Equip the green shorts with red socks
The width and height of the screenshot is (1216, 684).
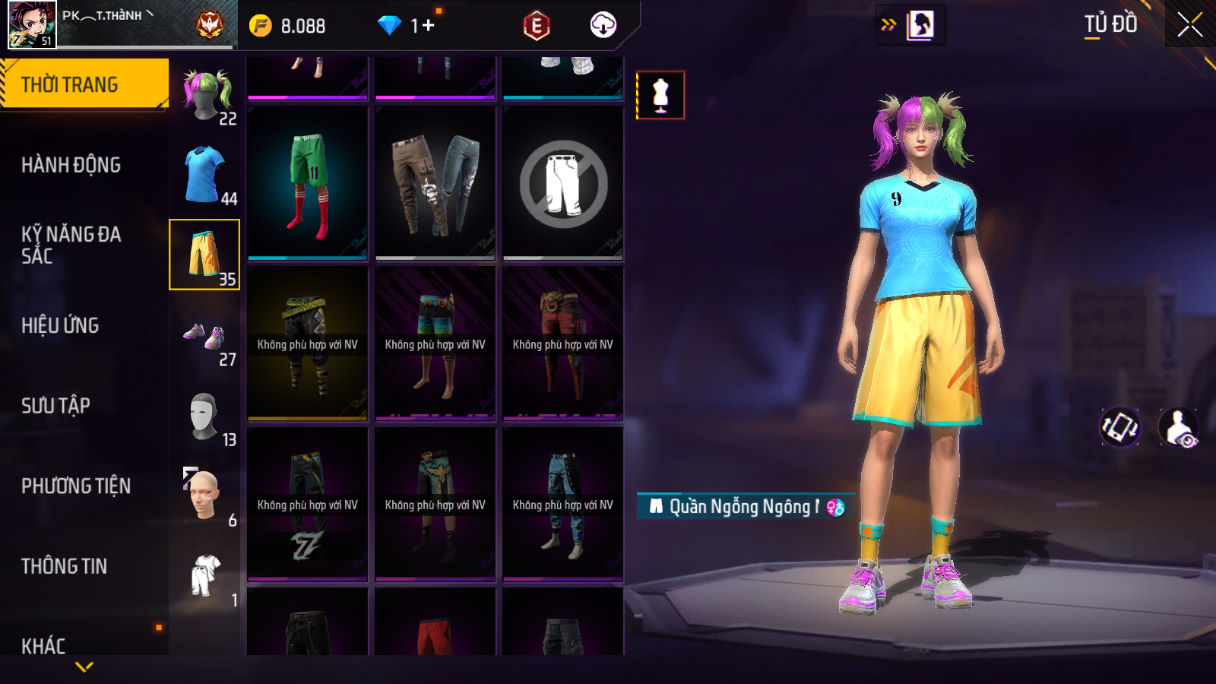[x=308, y=184]
